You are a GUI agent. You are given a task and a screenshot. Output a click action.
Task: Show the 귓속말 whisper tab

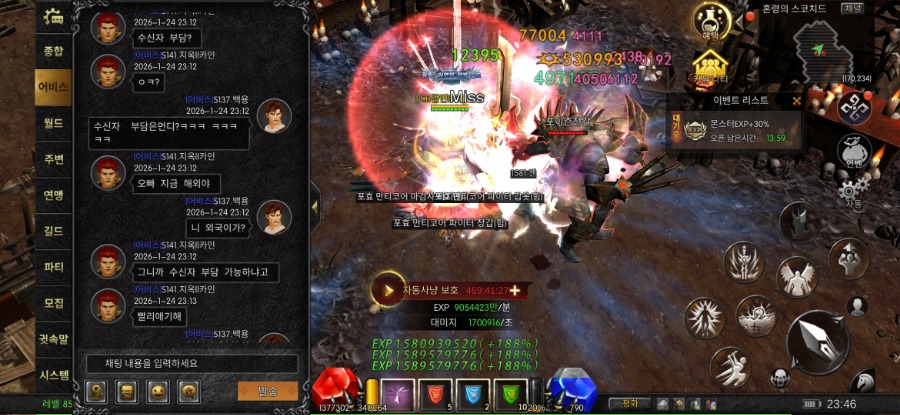53,339
